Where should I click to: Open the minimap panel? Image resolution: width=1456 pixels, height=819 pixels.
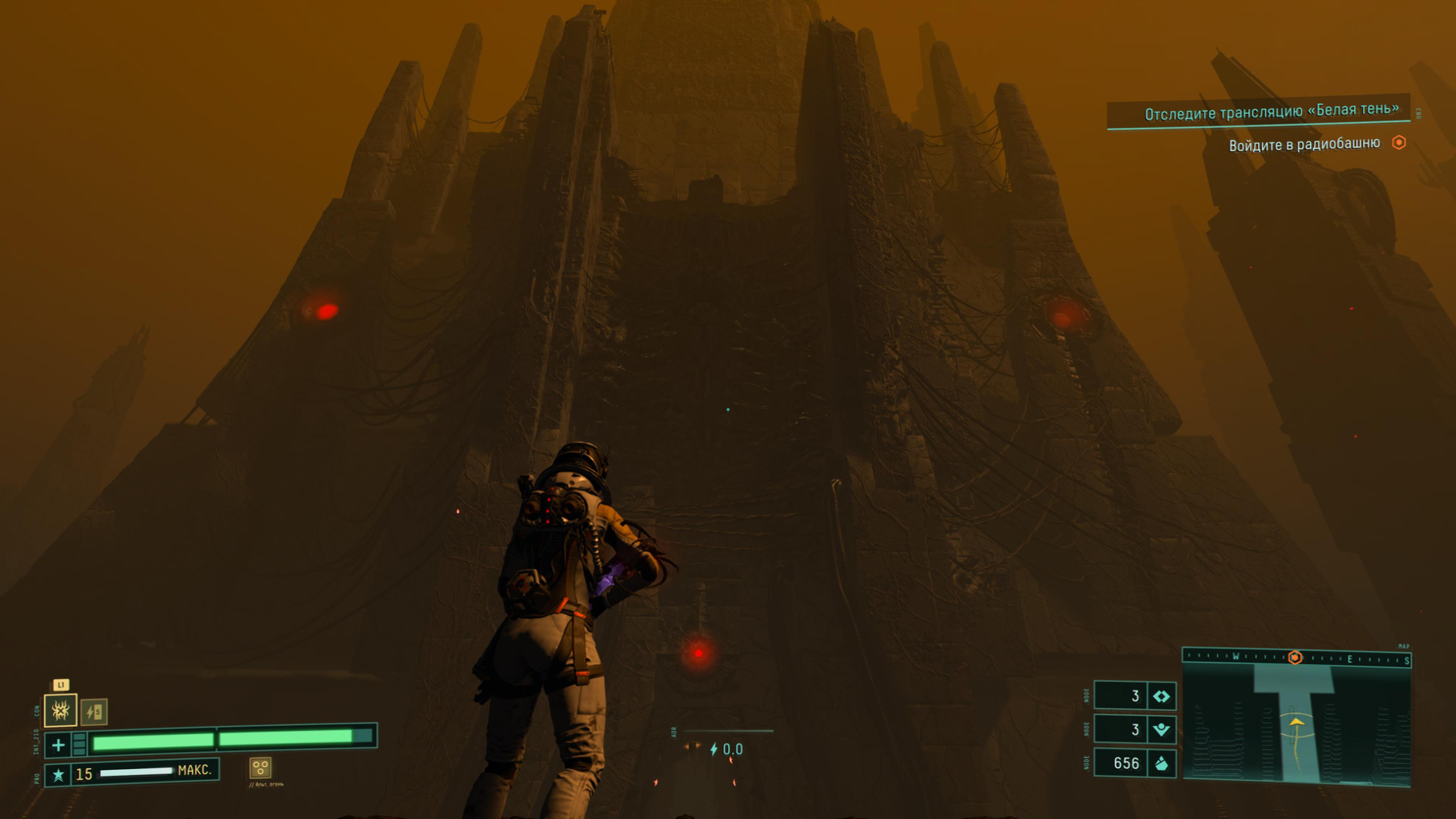[1296, 724]
